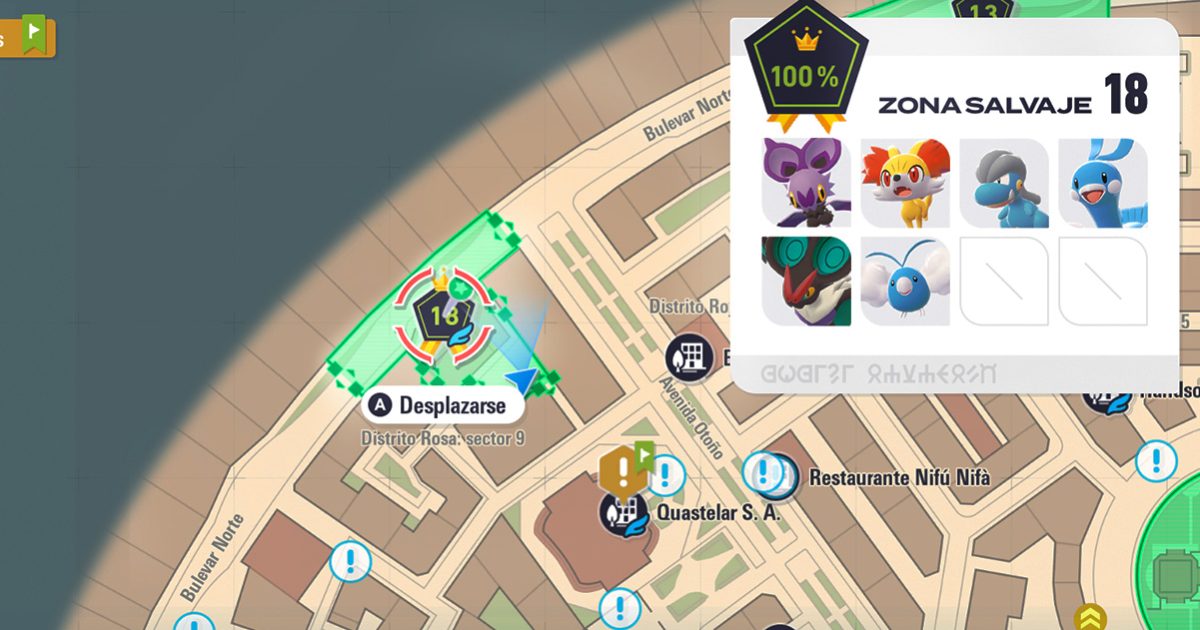Open the orange flag tab

[x=30, y=37]
